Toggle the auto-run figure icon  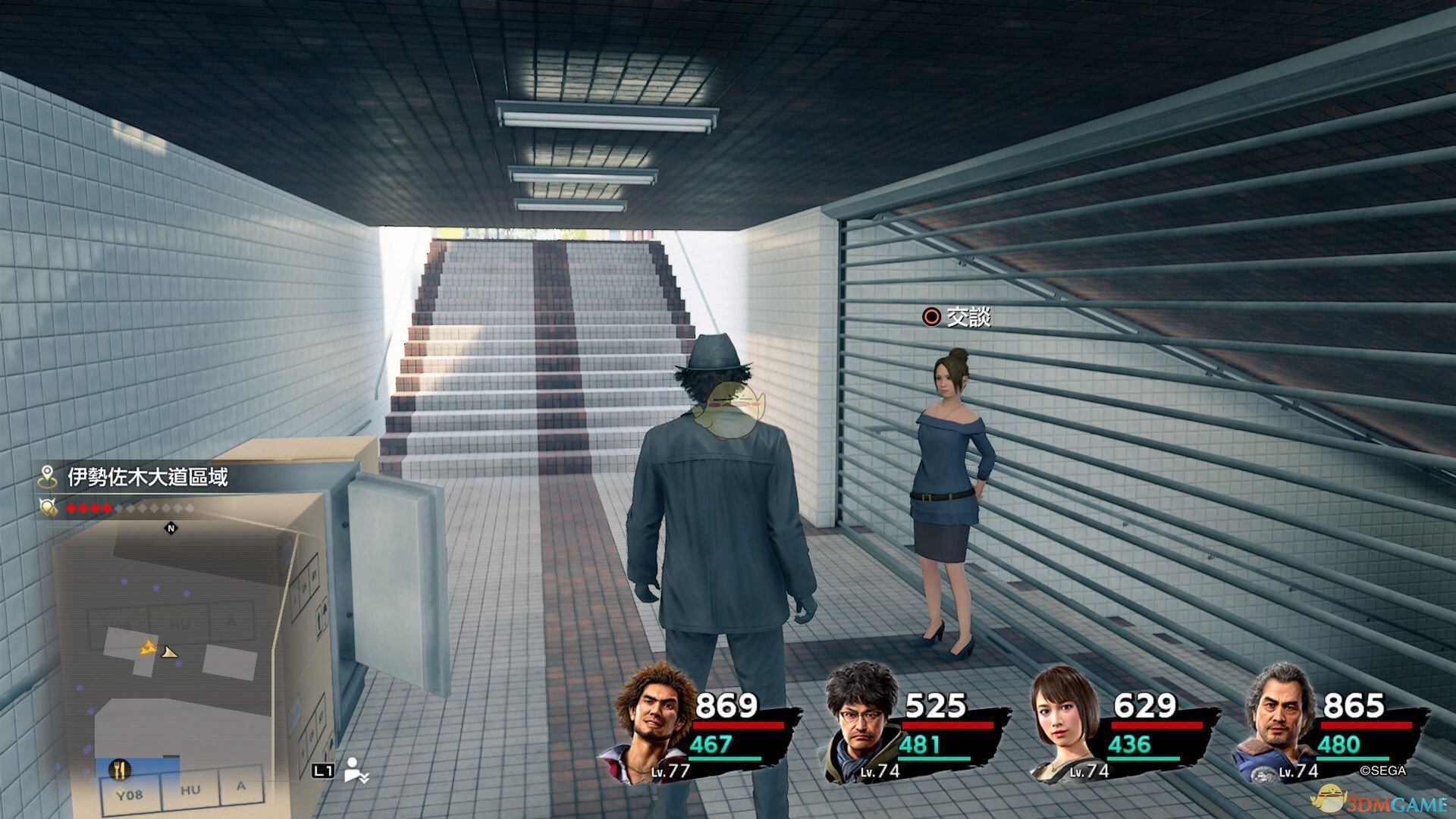tap(355, 770)
